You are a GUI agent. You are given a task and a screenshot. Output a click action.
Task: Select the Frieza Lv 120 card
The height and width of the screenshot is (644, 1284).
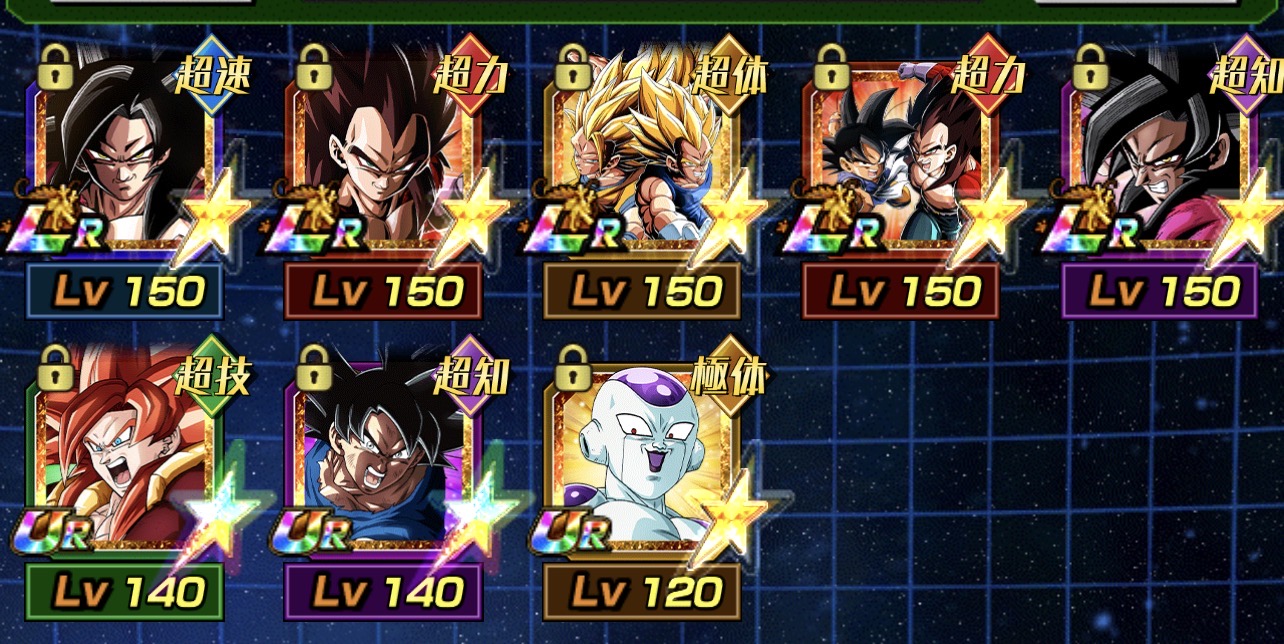pos(641,462)
